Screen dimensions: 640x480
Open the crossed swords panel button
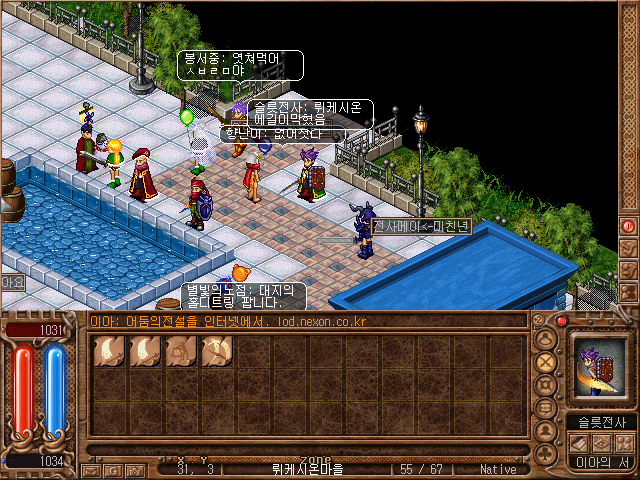[x=545, y=361]
